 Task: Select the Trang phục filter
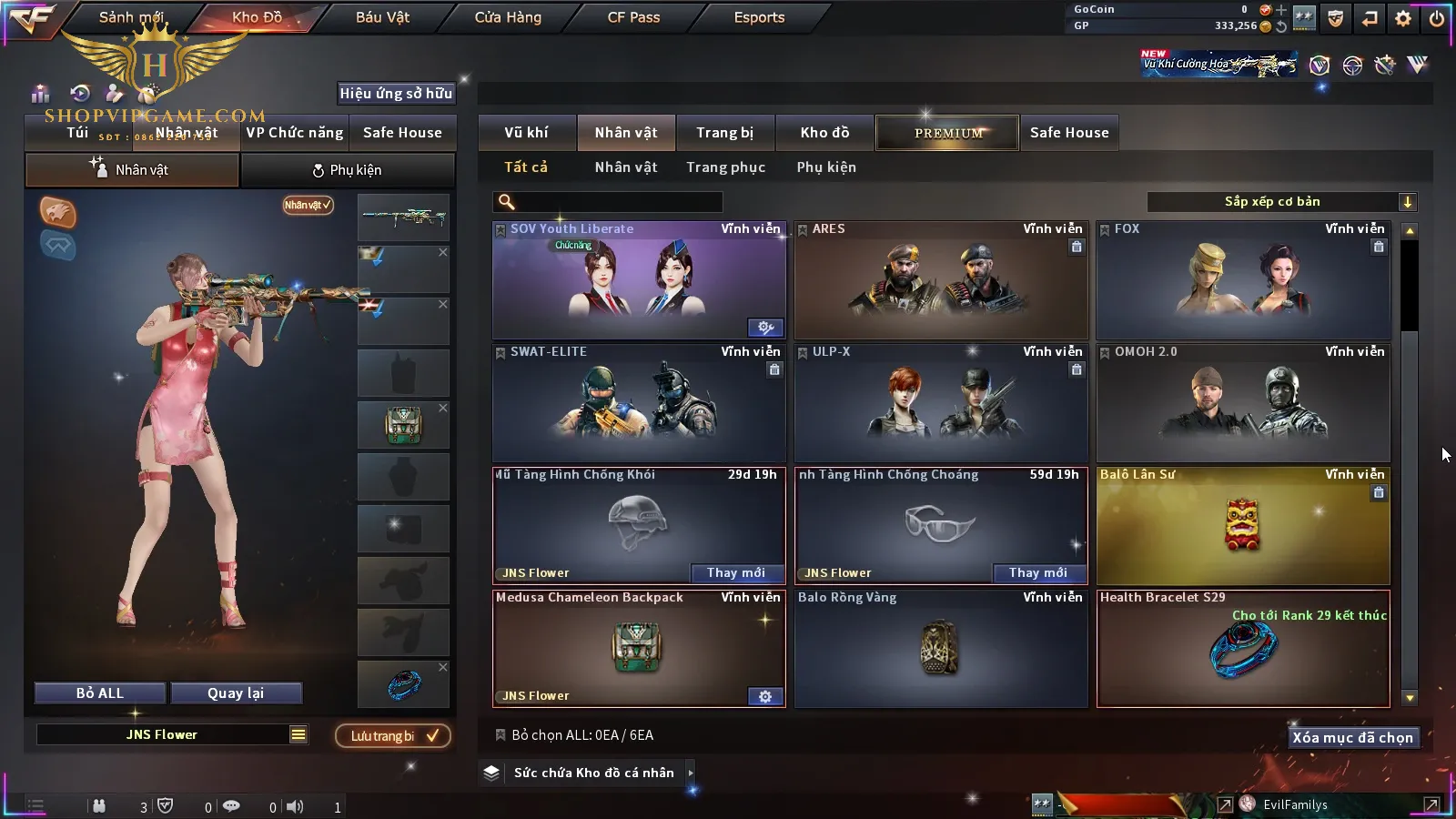pos(725,167)
